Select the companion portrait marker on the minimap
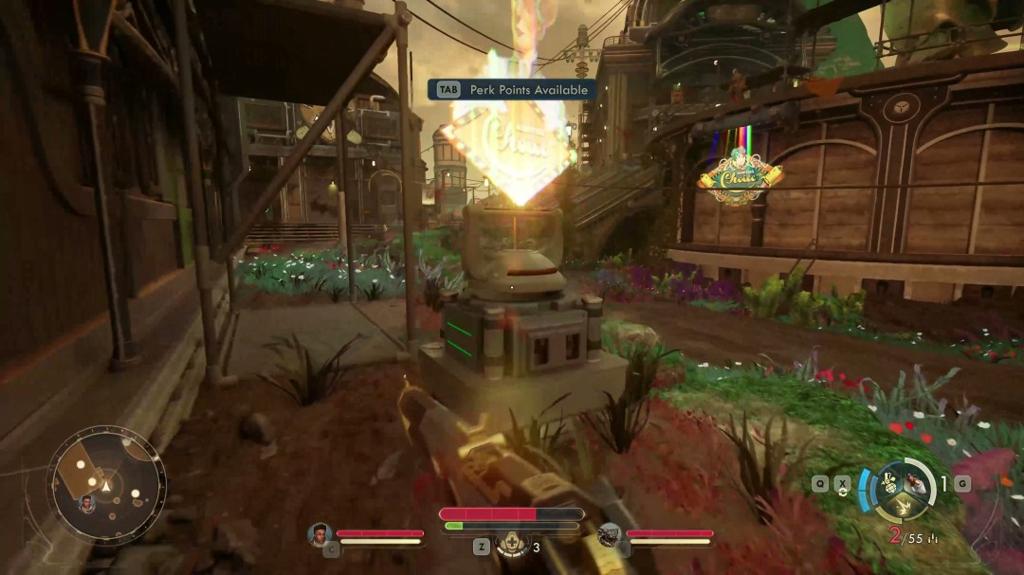This screenshot has width=1024, height=575. [87, 503]
